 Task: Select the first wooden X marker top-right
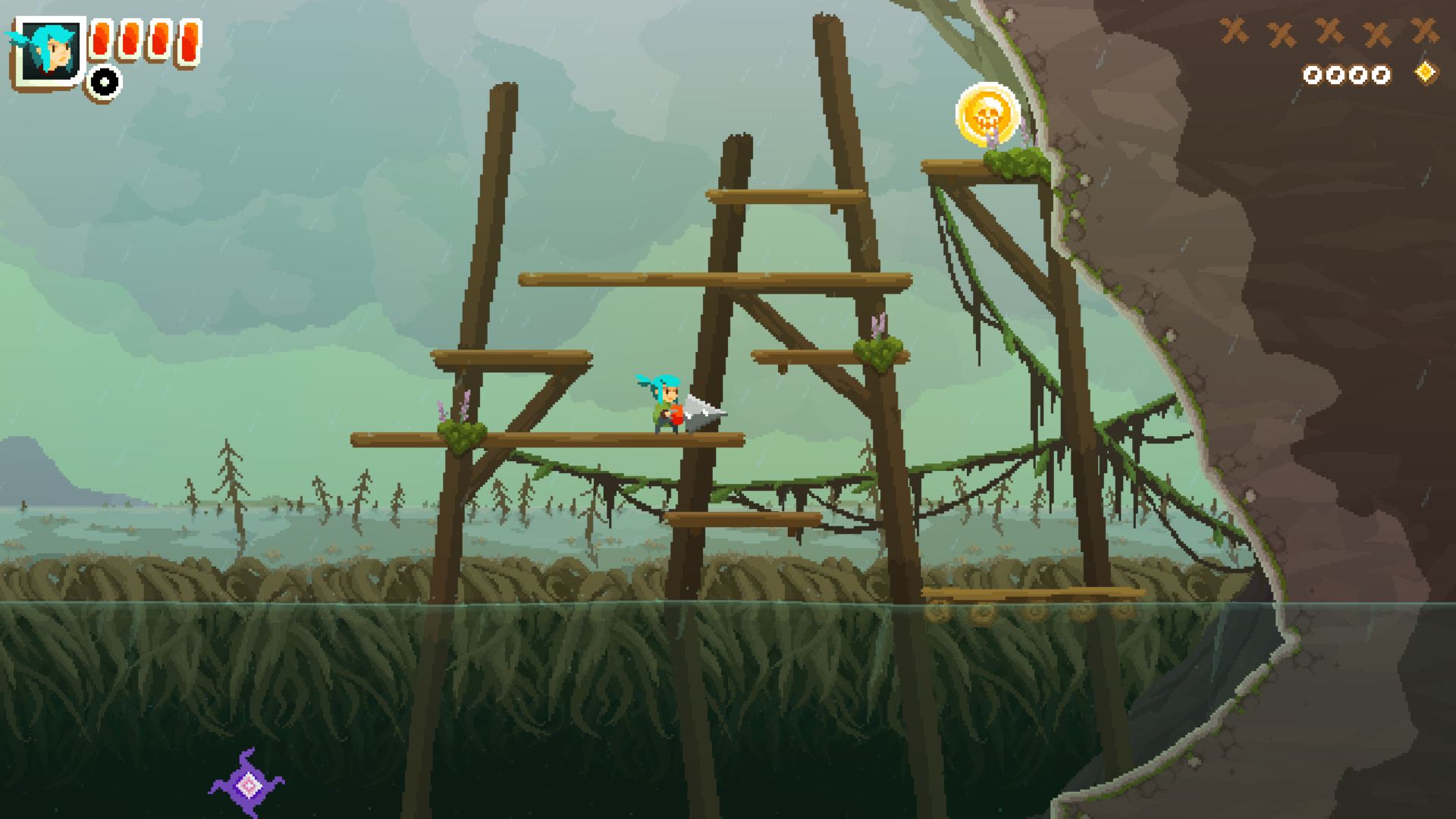(1235, 33)
